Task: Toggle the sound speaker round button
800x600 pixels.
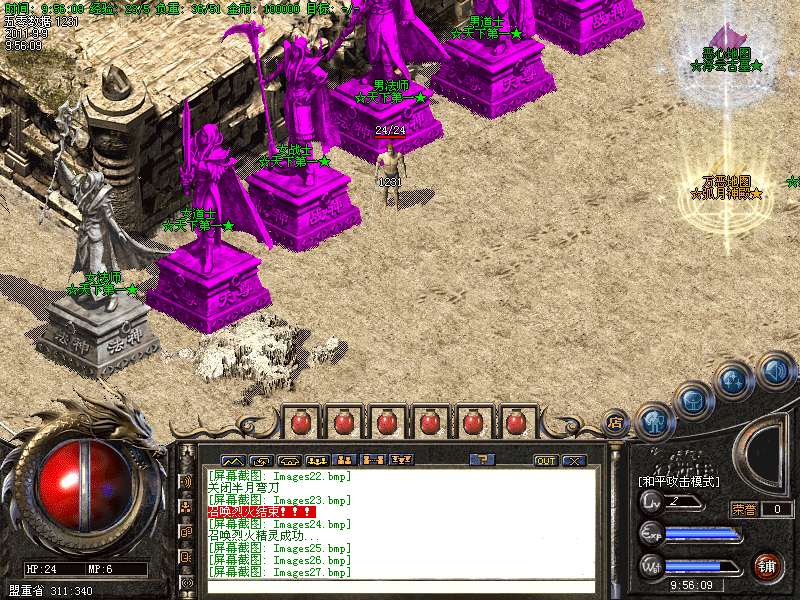Action: pos(774,372)
